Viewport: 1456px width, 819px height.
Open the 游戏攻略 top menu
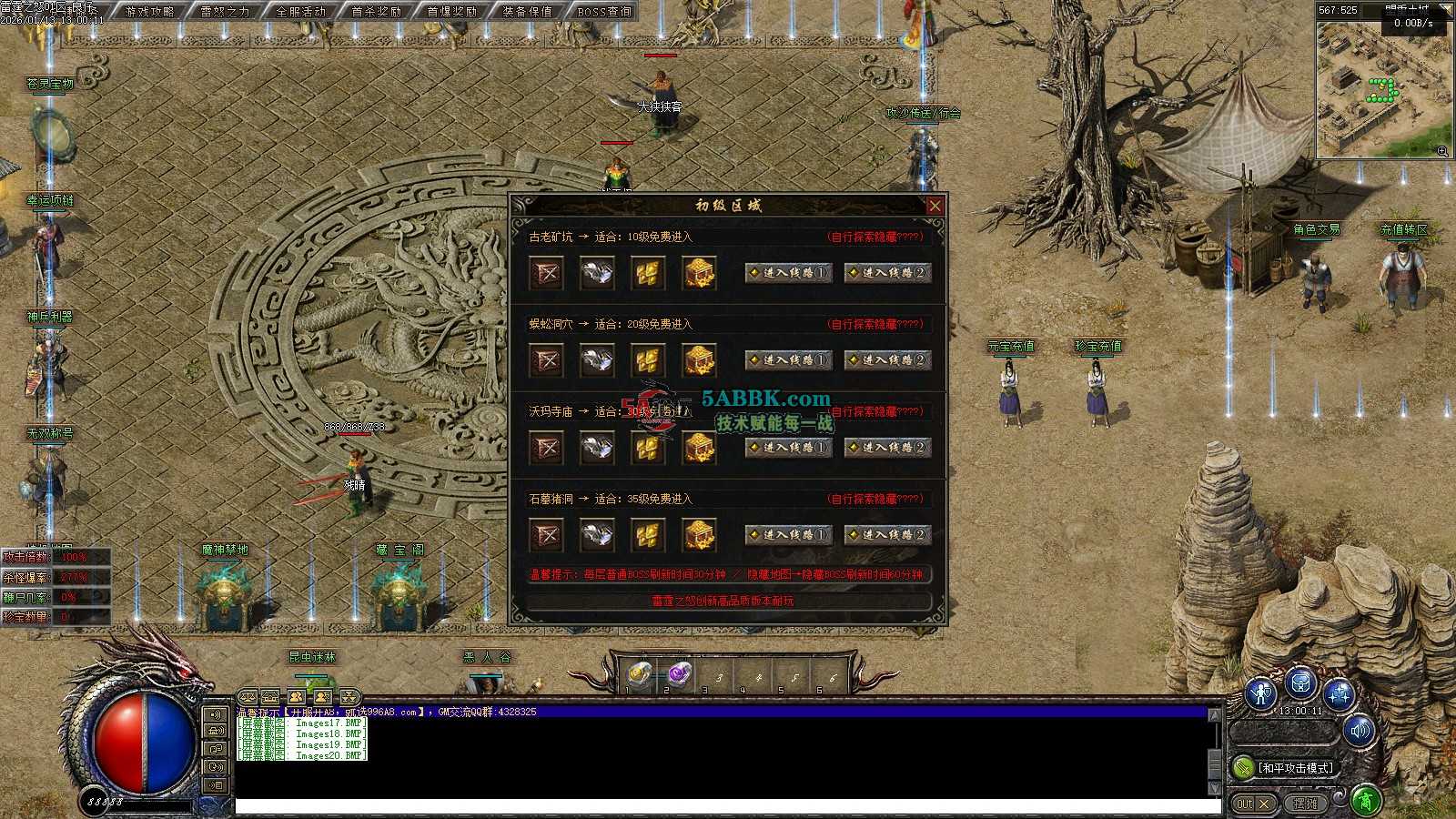point(149,12)
